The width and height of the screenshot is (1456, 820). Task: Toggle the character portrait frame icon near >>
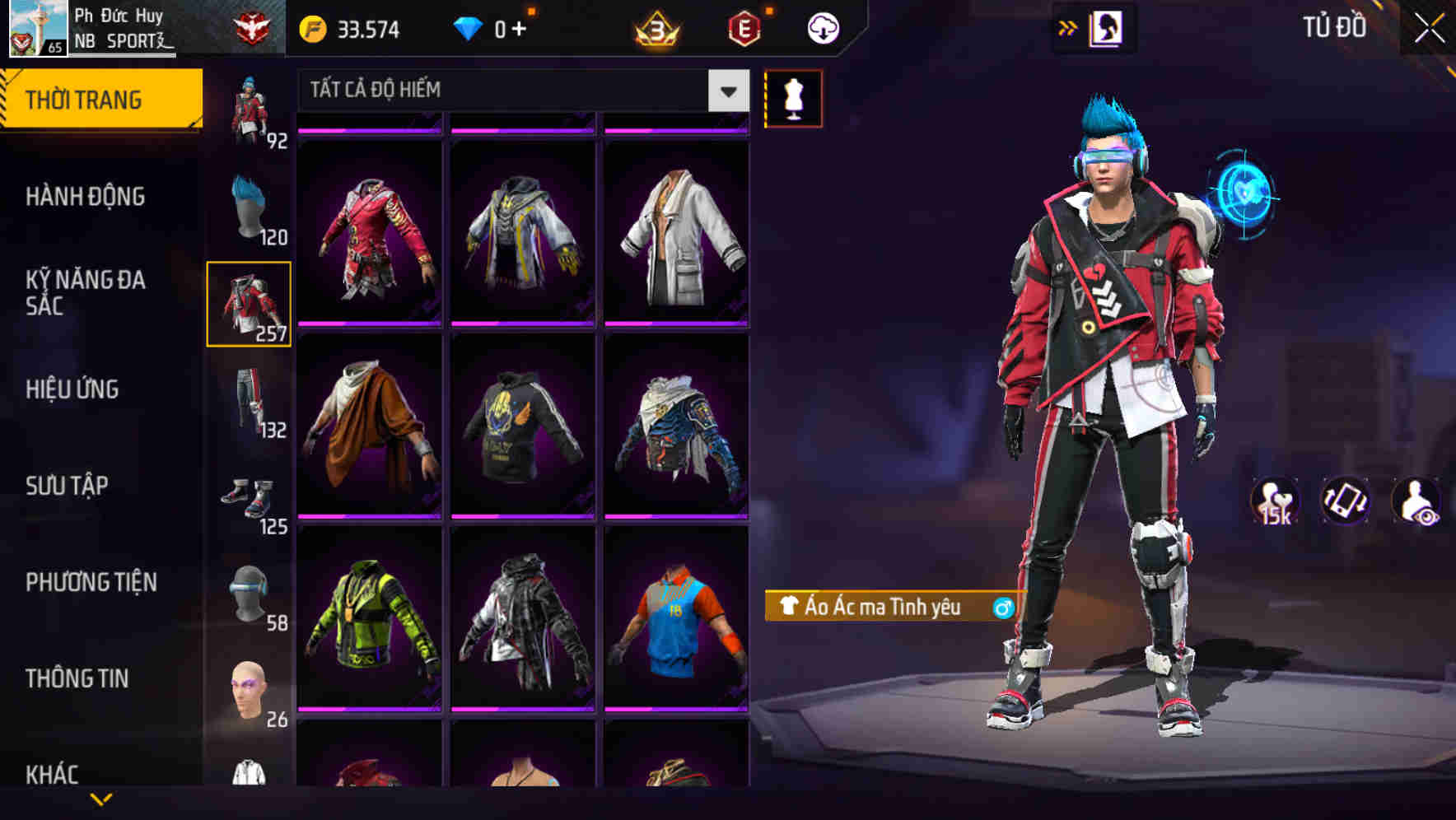pos(1108,26)
